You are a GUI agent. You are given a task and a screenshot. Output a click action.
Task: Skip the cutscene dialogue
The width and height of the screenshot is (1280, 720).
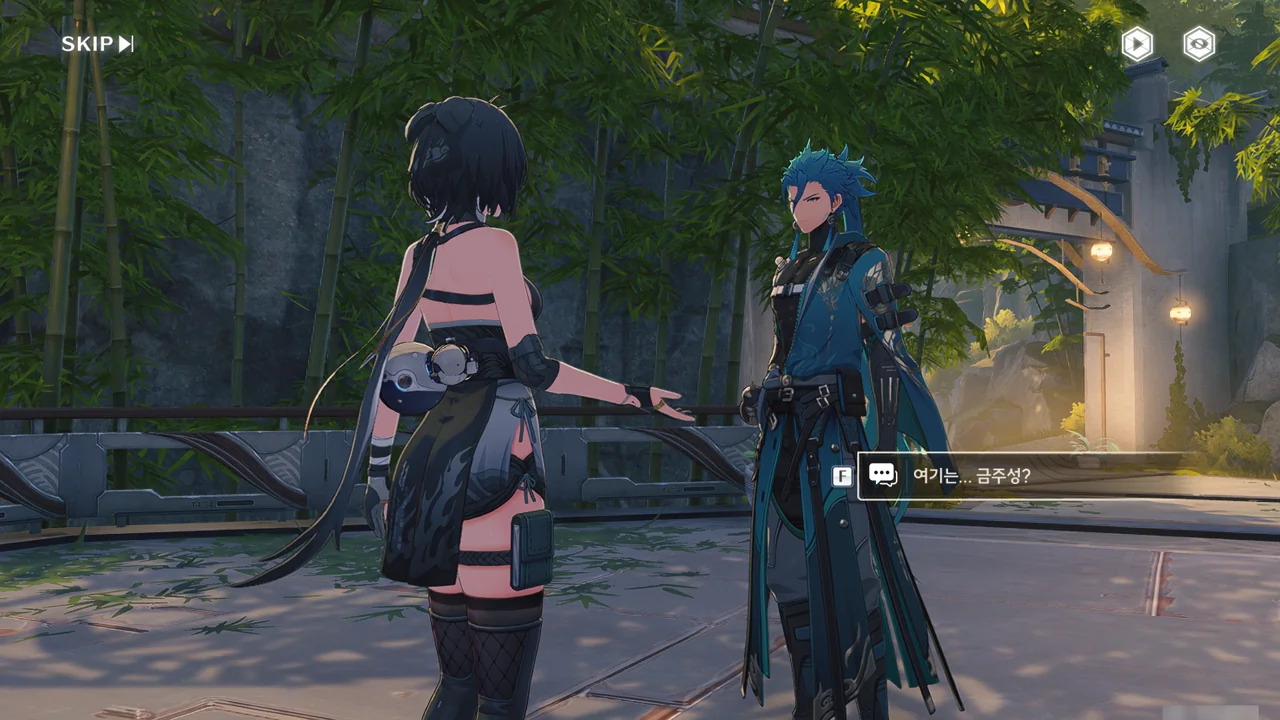click(x=97, y=44)
